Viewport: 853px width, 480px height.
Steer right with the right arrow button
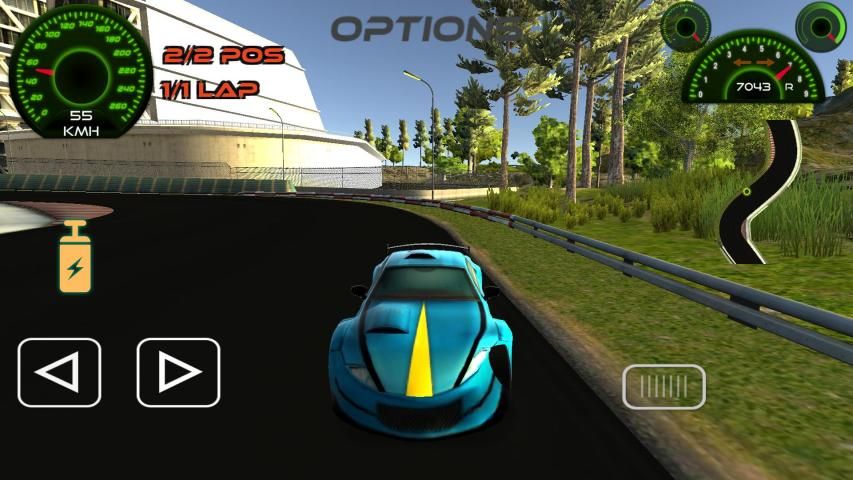pos(178,373)
